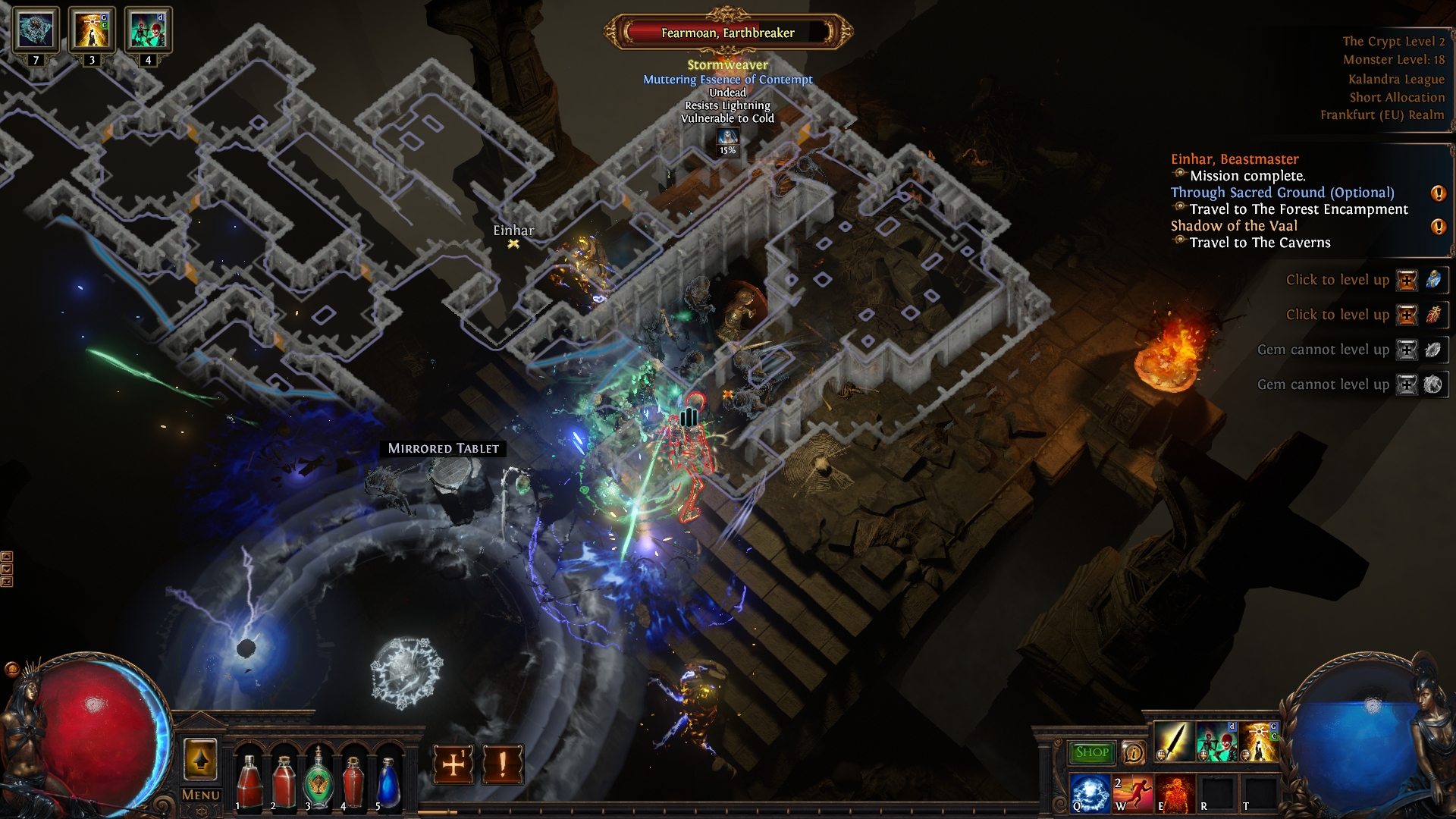Open the info speech-bubble panel
The image size is (1456, 819).
[x=1134, y=753]
